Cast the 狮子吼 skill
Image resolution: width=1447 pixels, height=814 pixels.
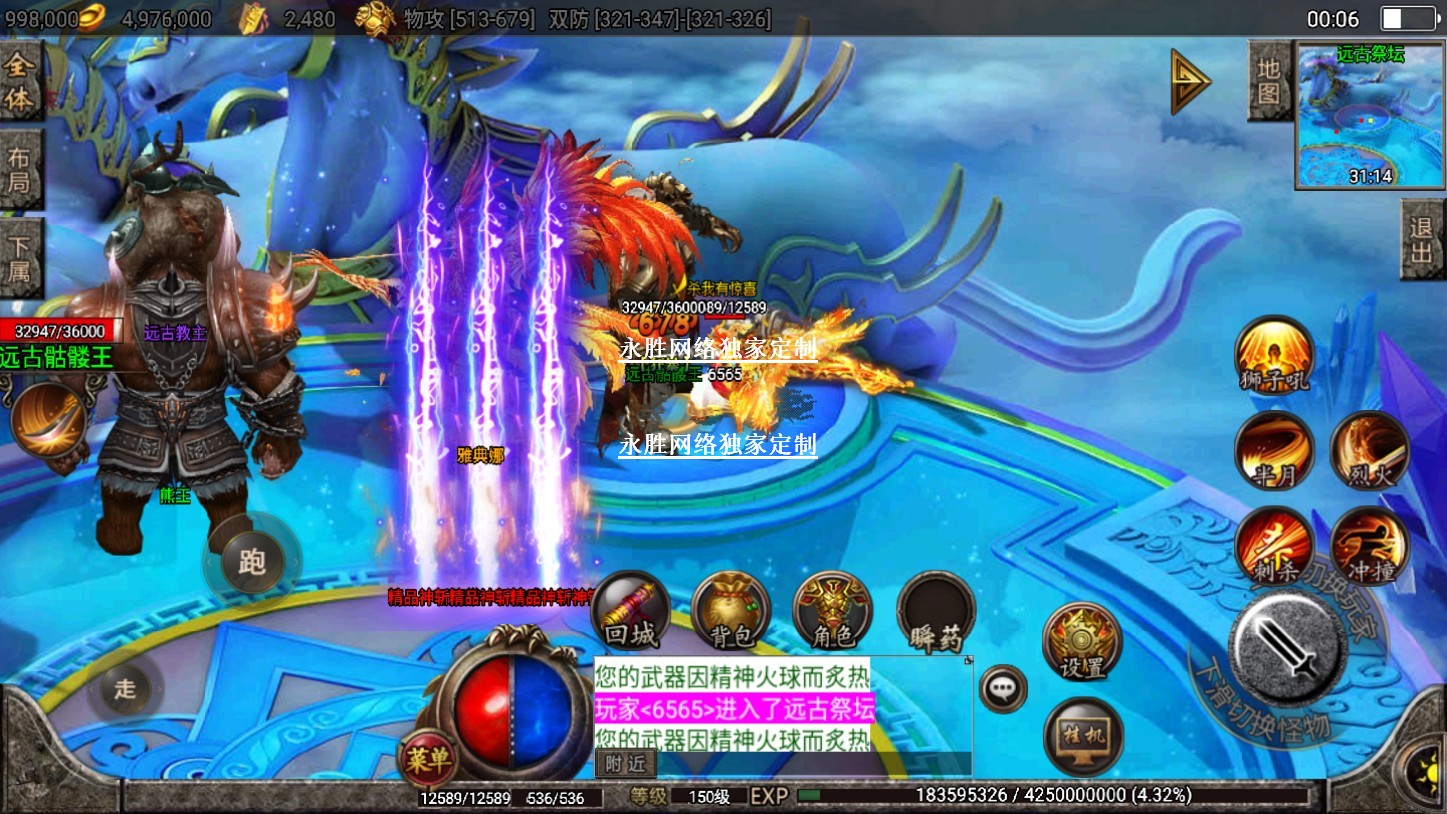(1273, 355)
